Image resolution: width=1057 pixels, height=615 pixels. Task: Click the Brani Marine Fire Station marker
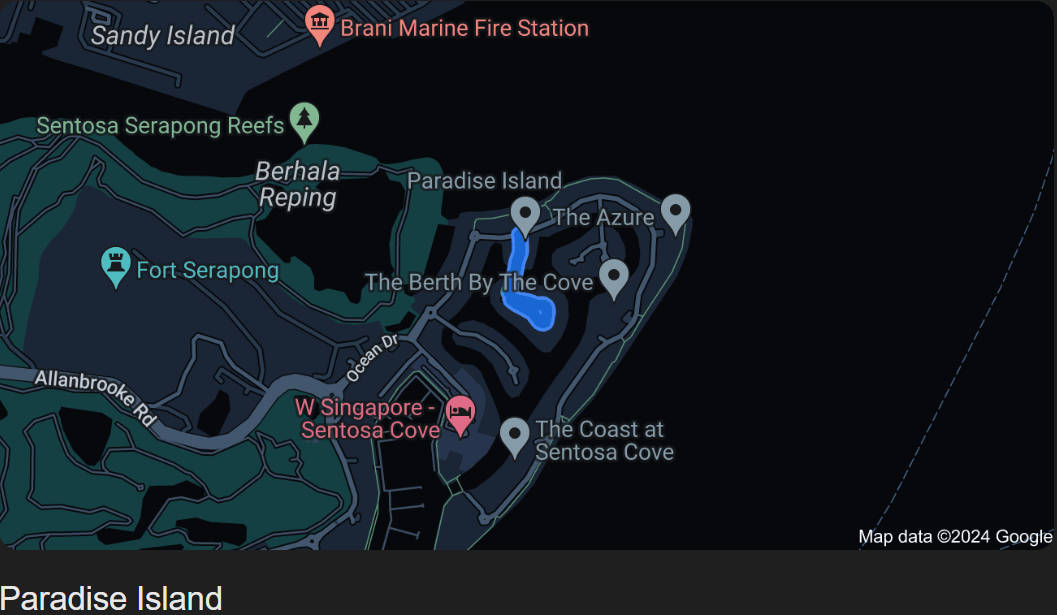(319, 24)
